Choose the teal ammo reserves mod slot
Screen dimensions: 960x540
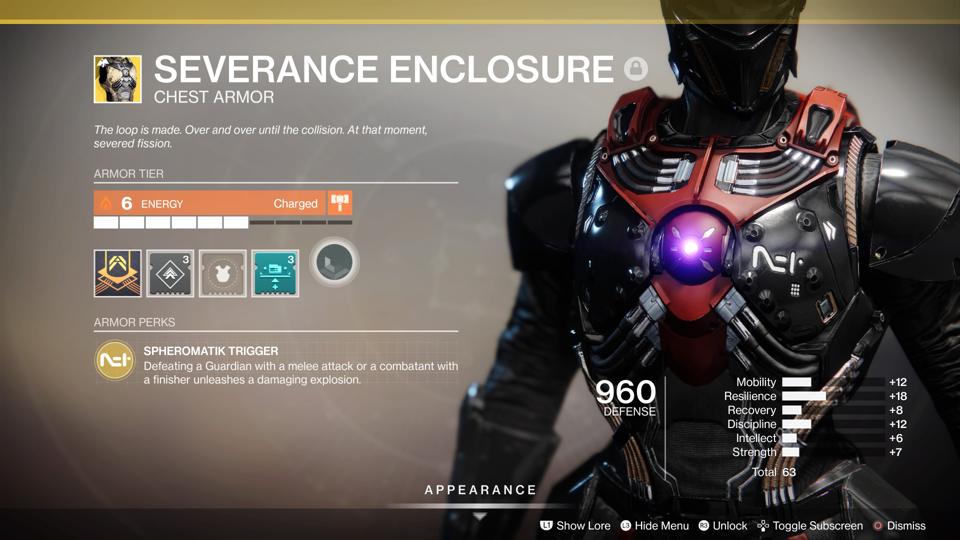point(275,273)
